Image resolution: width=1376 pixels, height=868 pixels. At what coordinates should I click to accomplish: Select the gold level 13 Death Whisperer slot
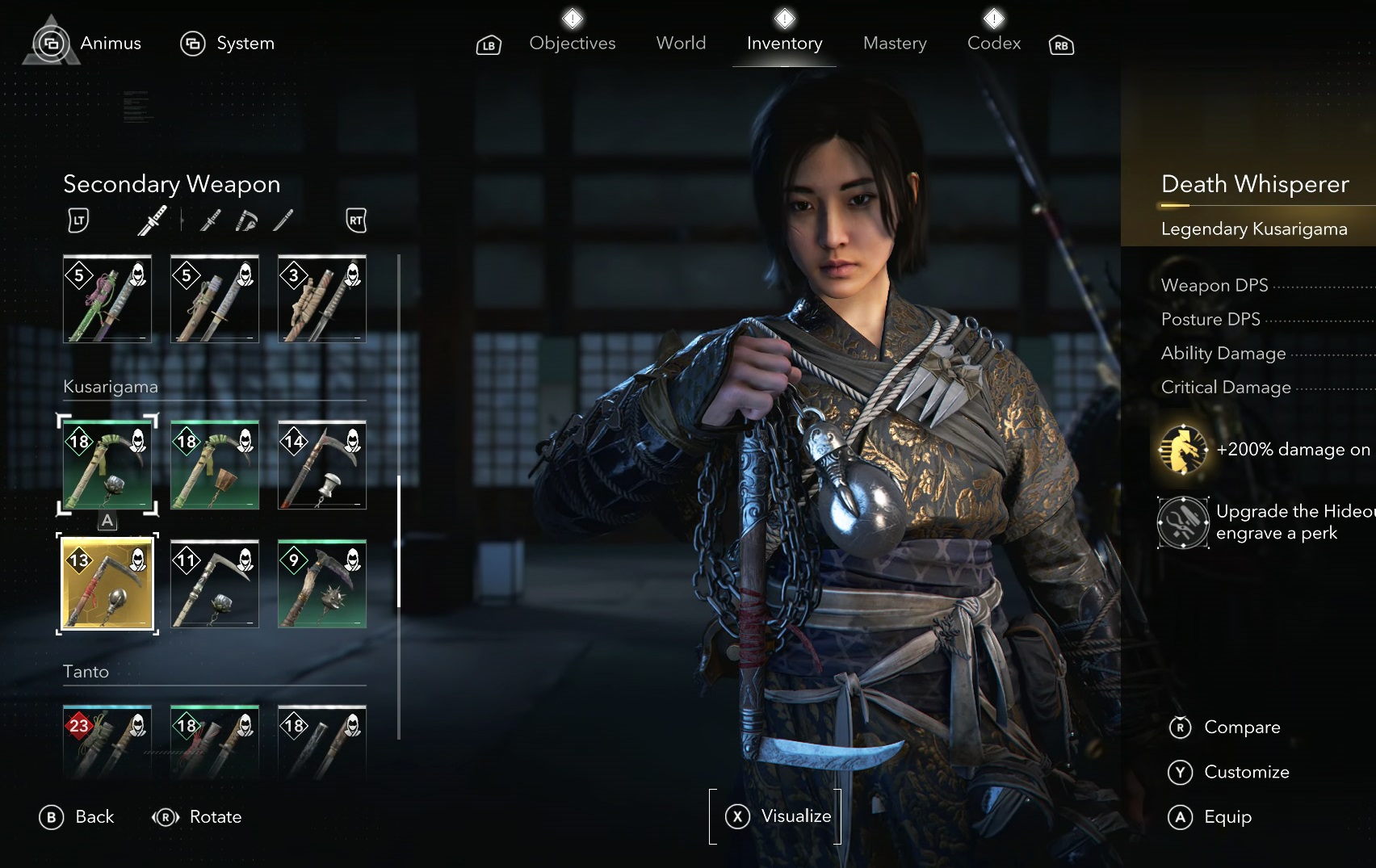pyautogui.click(x=107, y=584)
